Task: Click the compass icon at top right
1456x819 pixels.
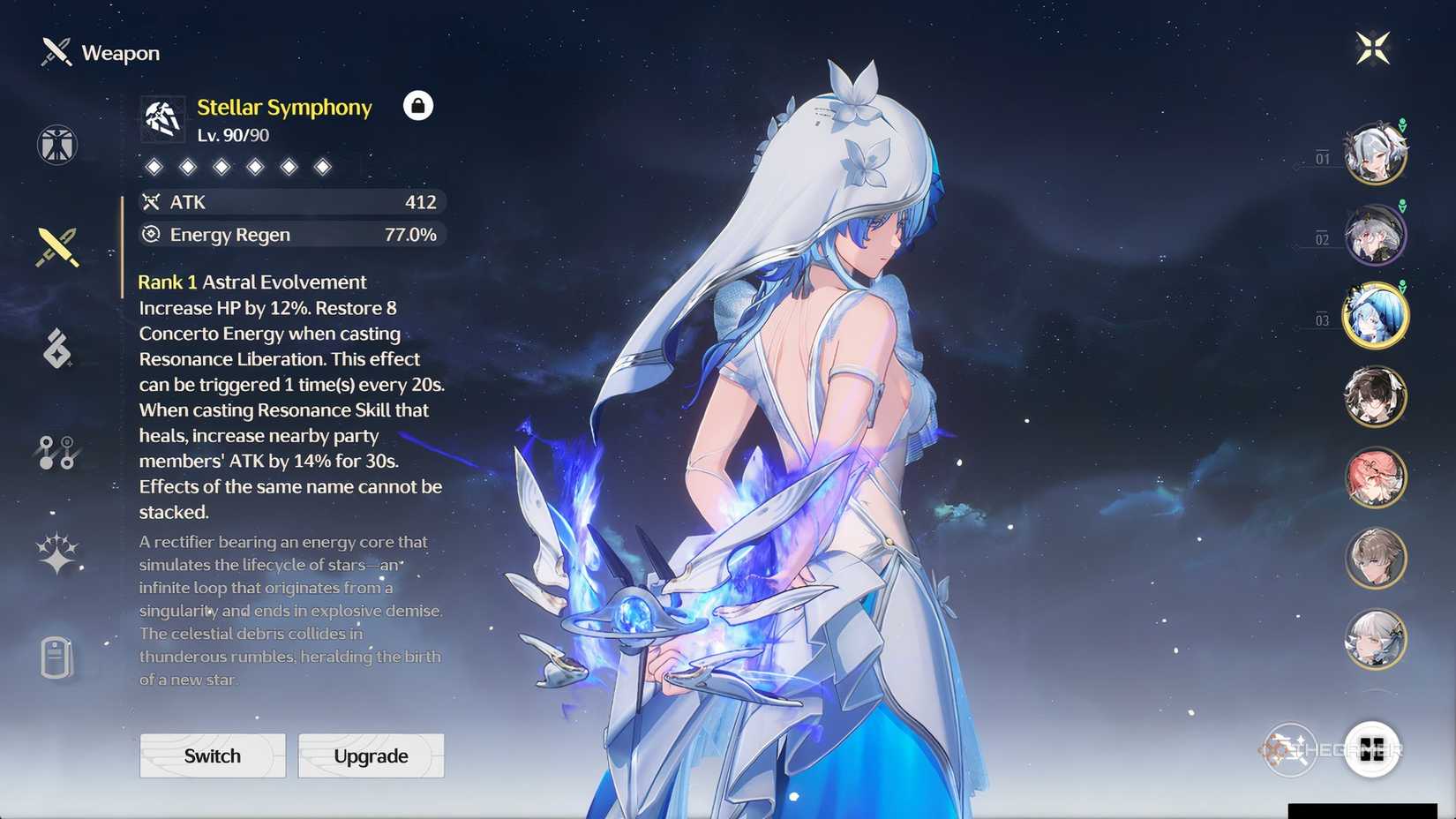Action: (1371, 48)
